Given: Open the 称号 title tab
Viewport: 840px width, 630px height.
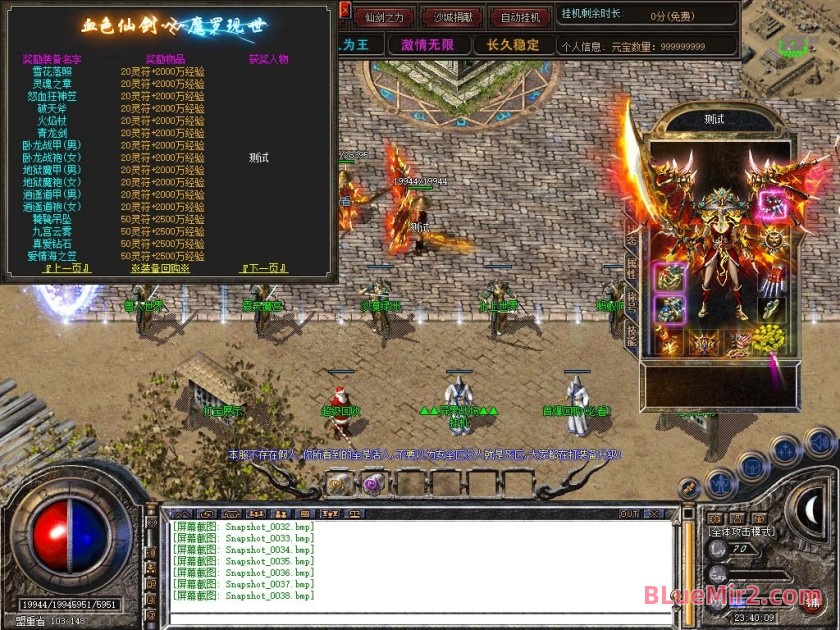Looking at the screenshot, I should click(631, 301).
